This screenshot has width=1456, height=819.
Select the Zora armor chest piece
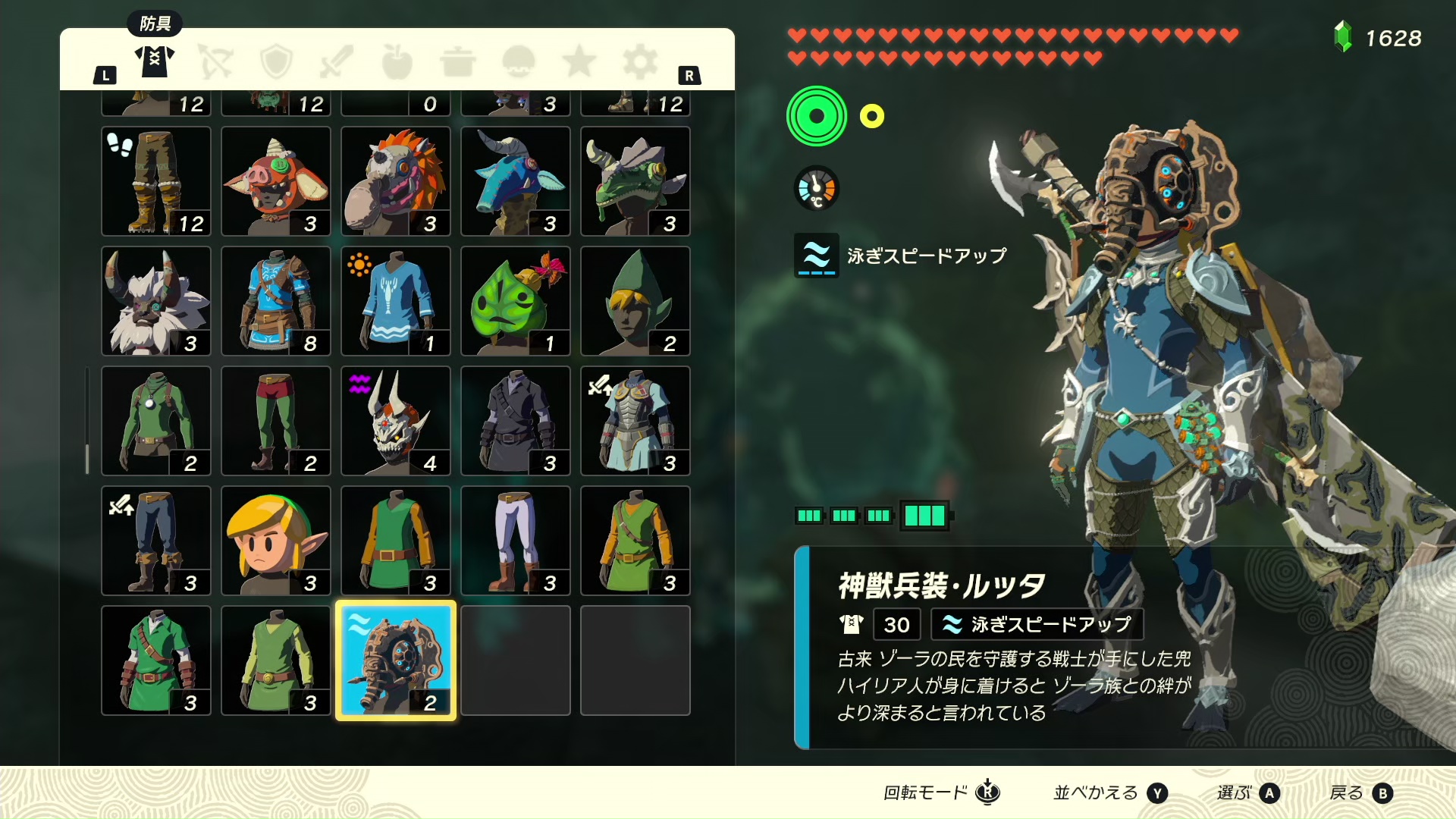pos(635,421)
